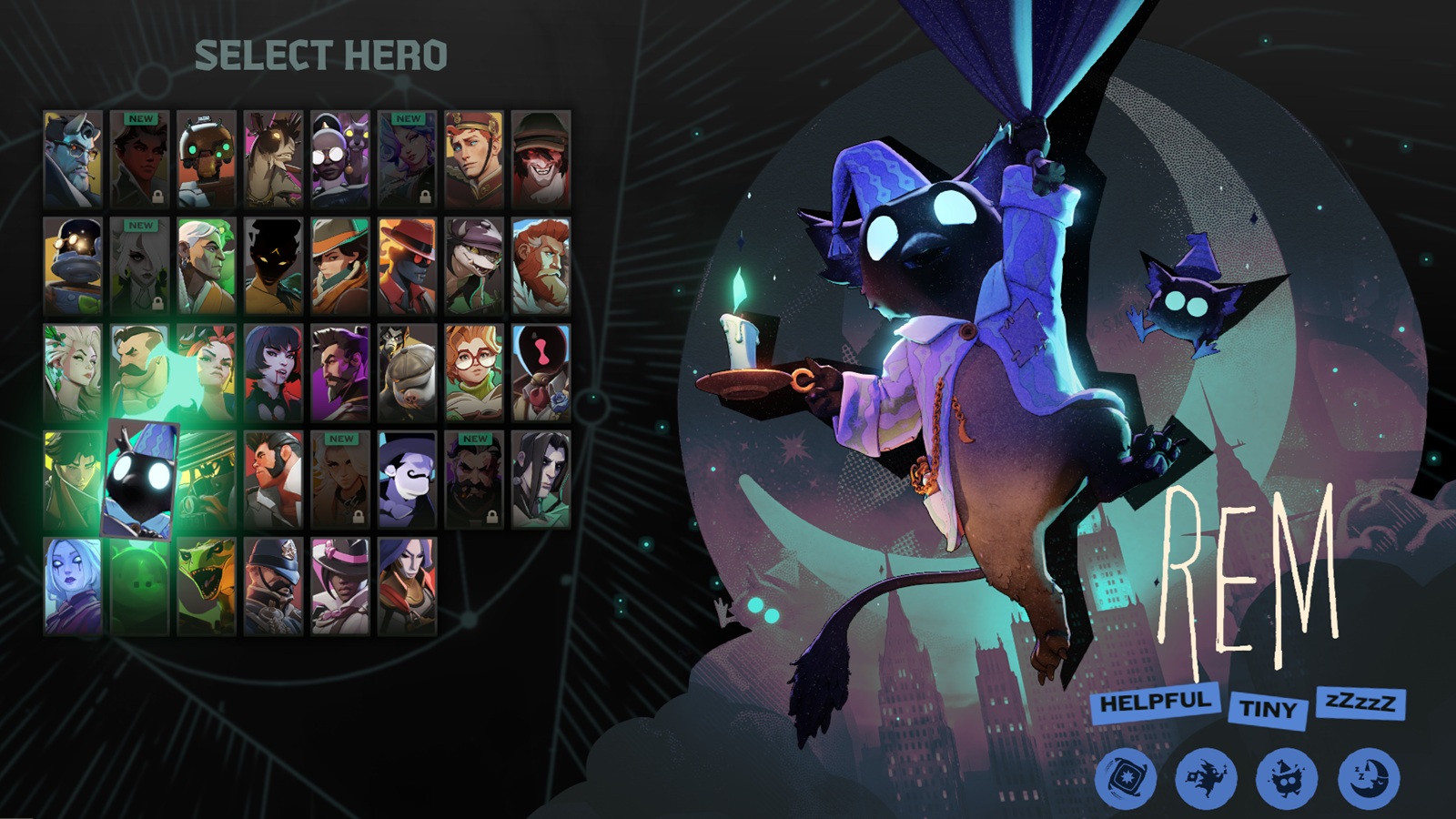
Task: Click the HELPFUL trait tag
Action: (1158, 702)
